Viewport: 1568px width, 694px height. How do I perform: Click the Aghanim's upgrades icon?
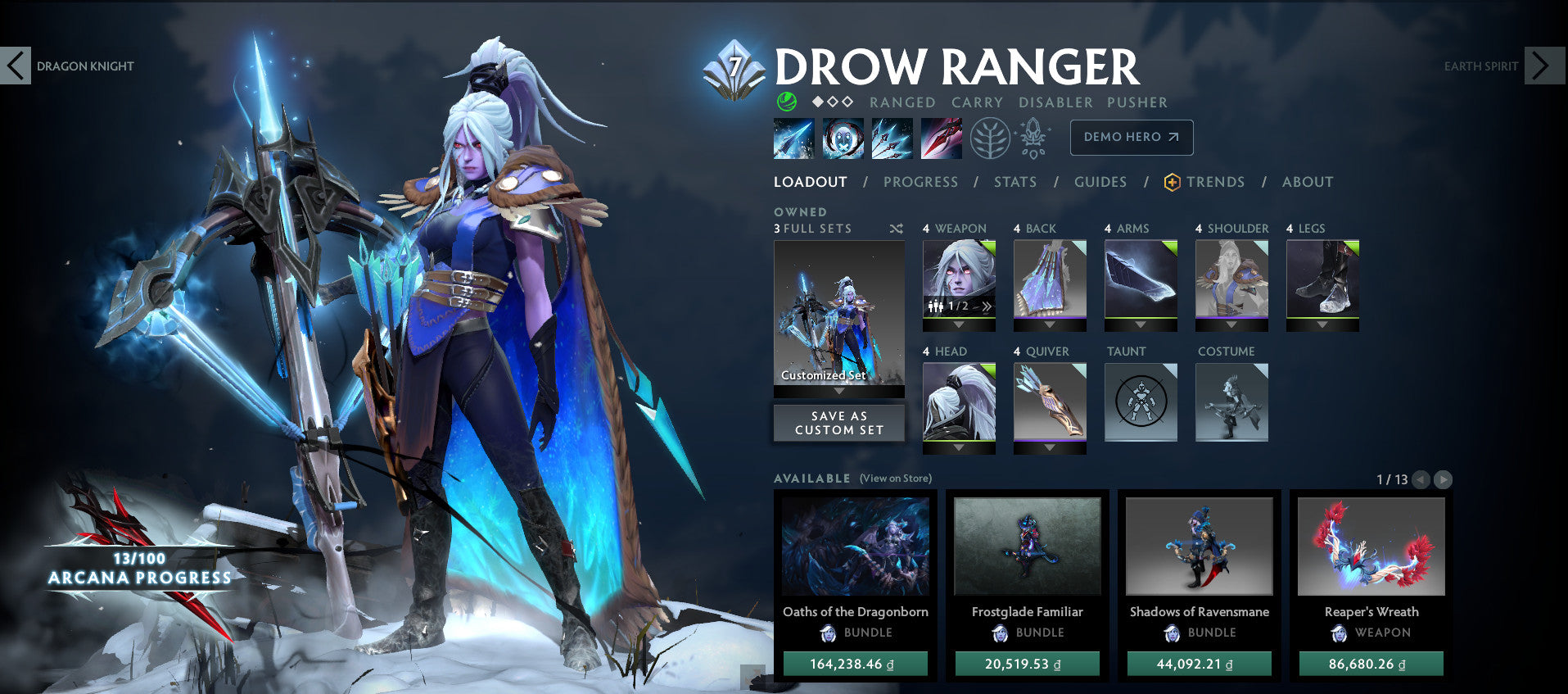[1033, 138]
